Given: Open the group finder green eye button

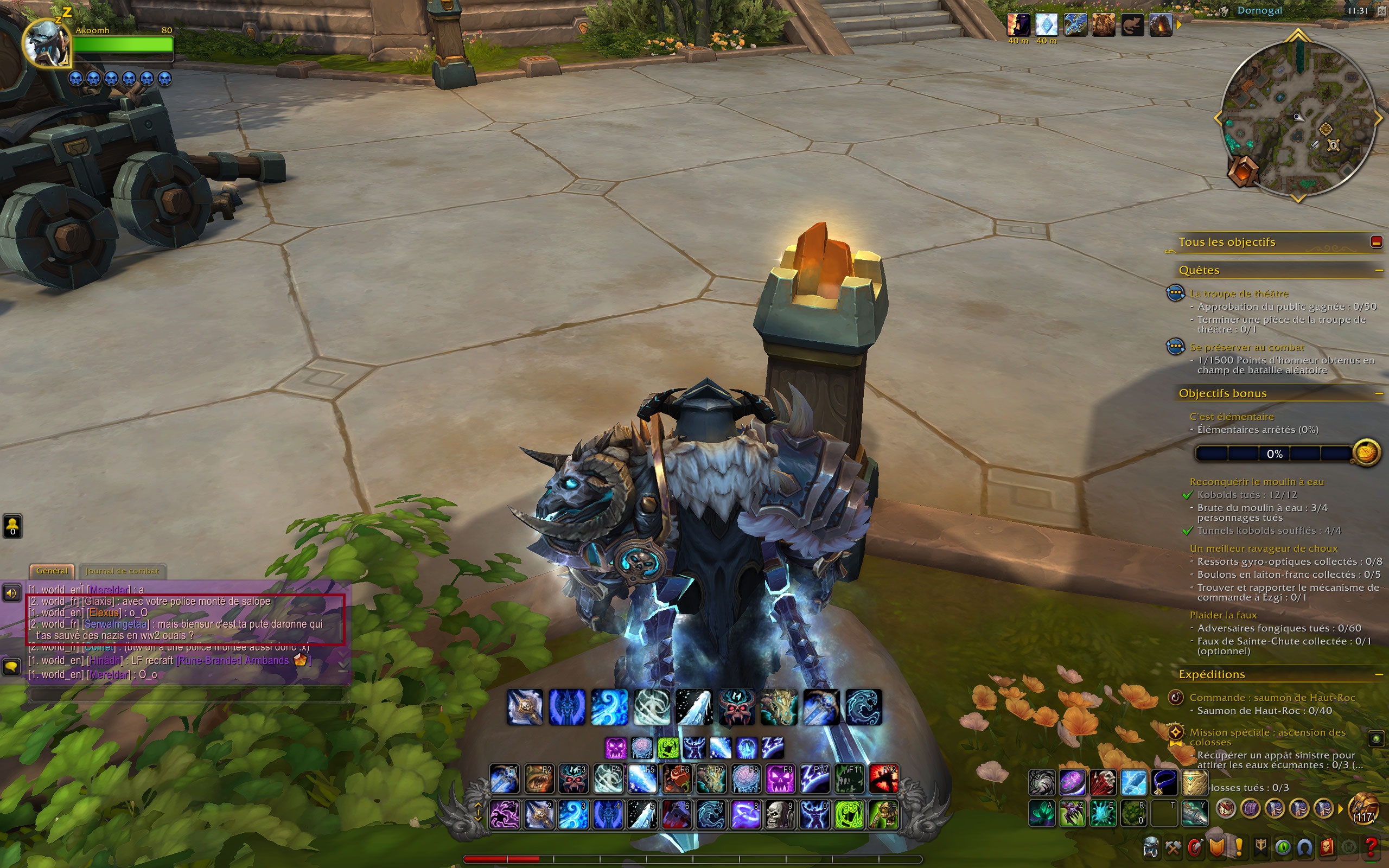Looking at the screenshot, I should click(x=1283, y=848).
